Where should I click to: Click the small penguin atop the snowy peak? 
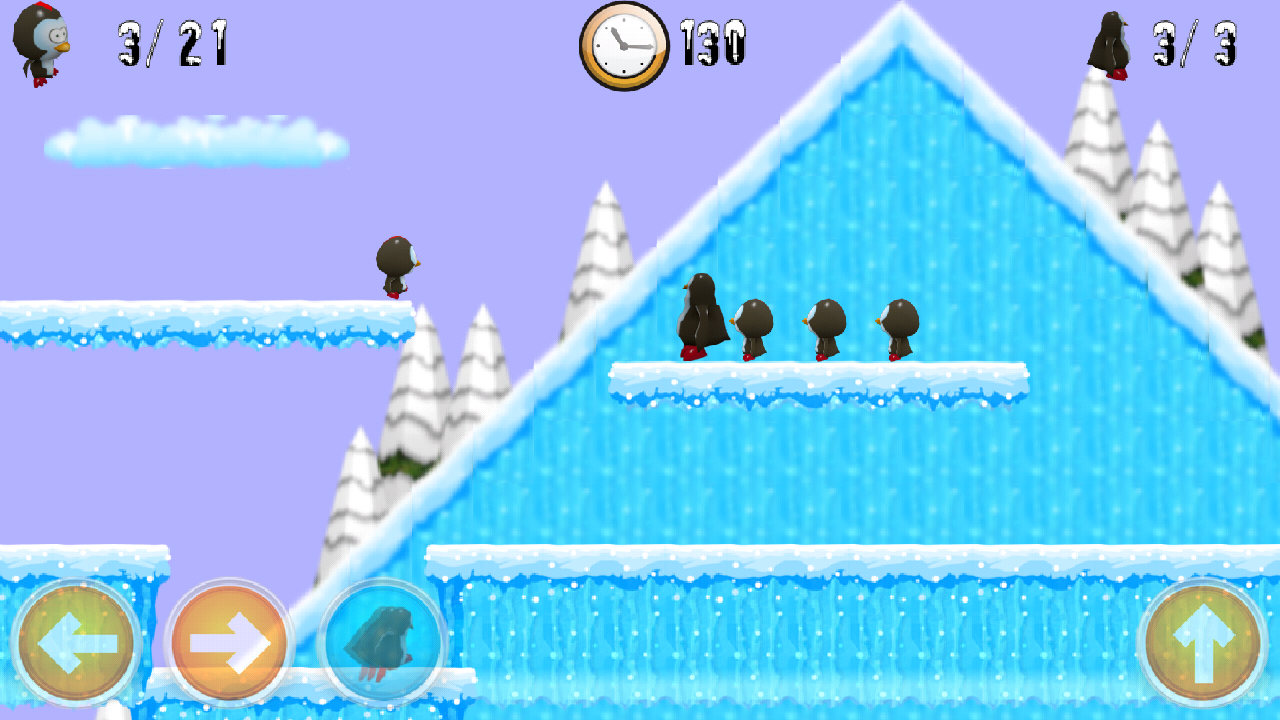(1110, 45)
